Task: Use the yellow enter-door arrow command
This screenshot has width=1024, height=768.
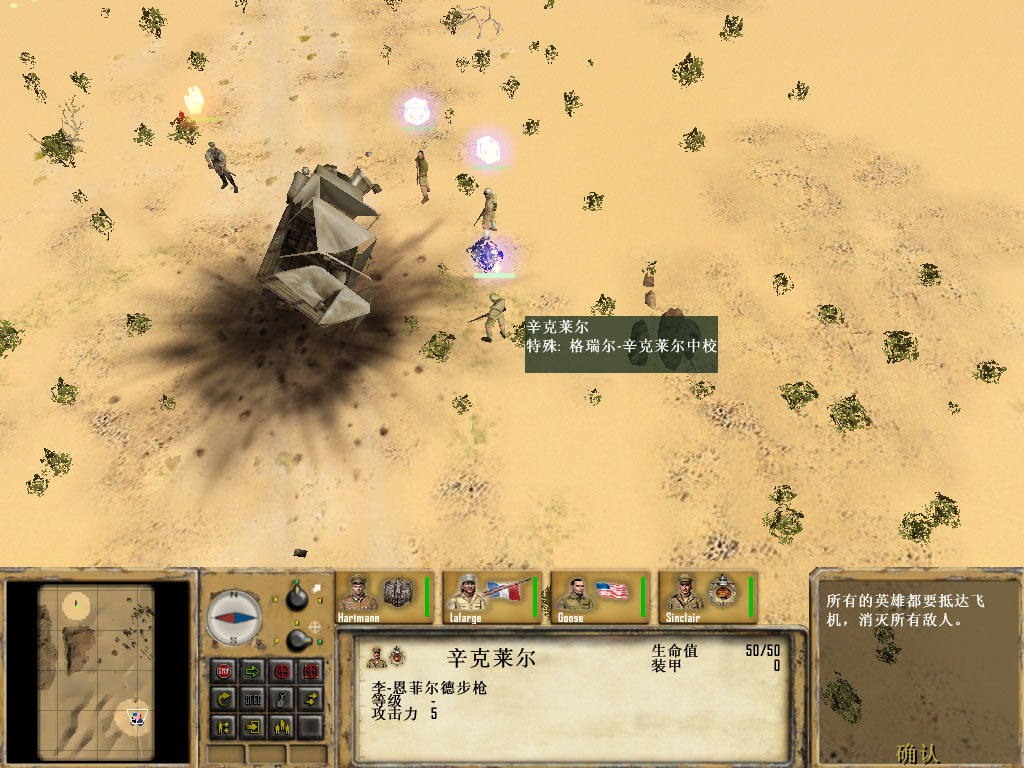Action: 253,726
